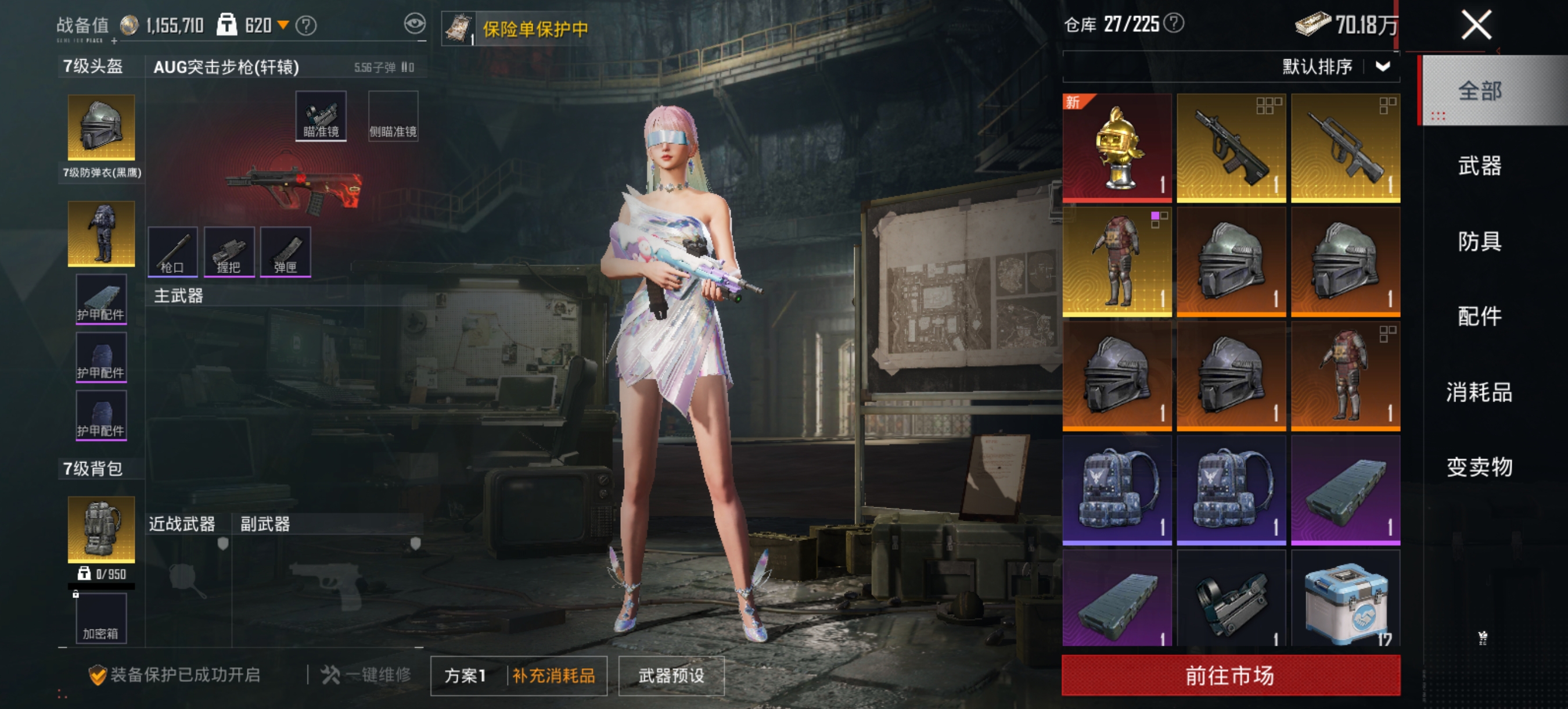1568x709 pixels.
Task: Select the new gold helmet in the warehouse
Action: click(x=1117, y=146)
